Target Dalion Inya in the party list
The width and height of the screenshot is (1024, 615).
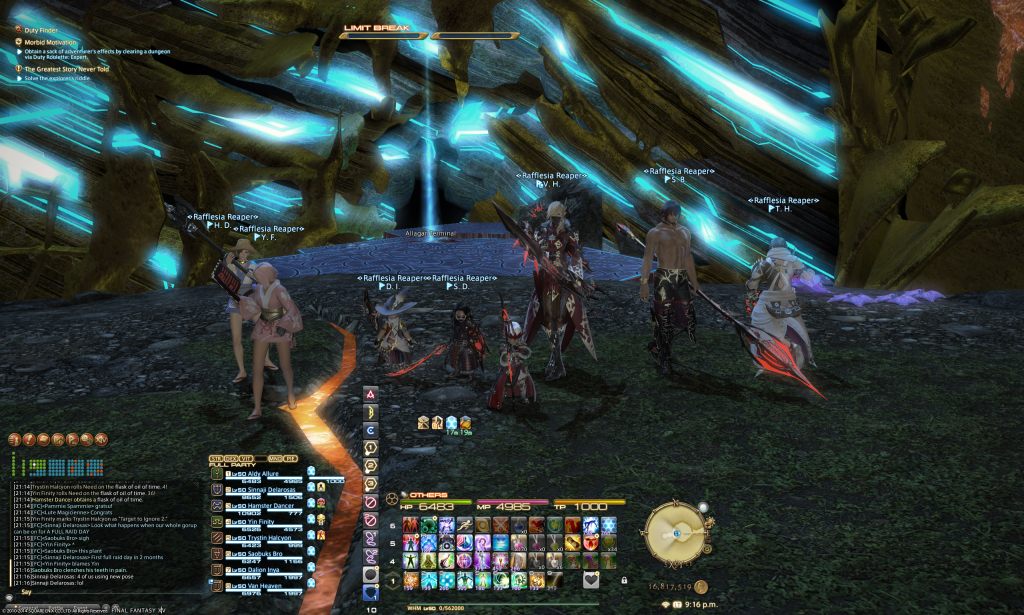[x=256, y=570]
